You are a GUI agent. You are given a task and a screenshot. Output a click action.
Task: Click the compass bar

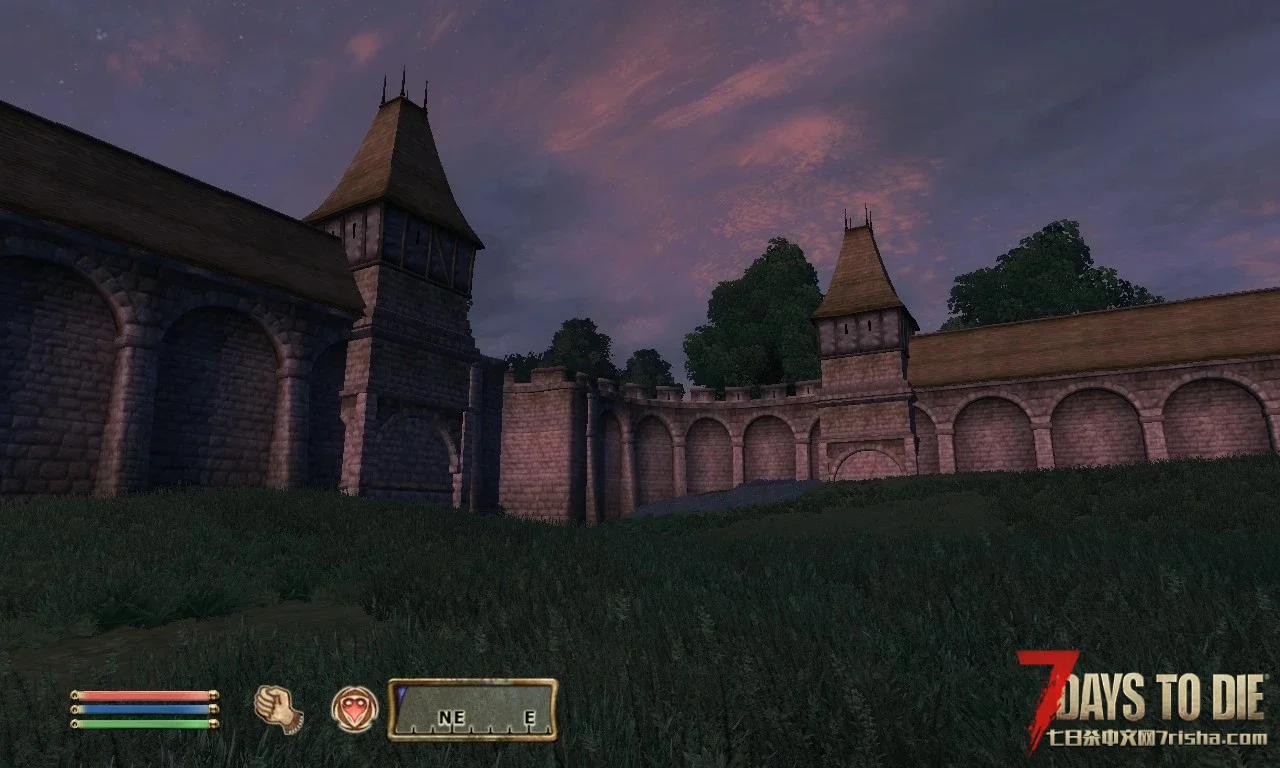(473, 710)
